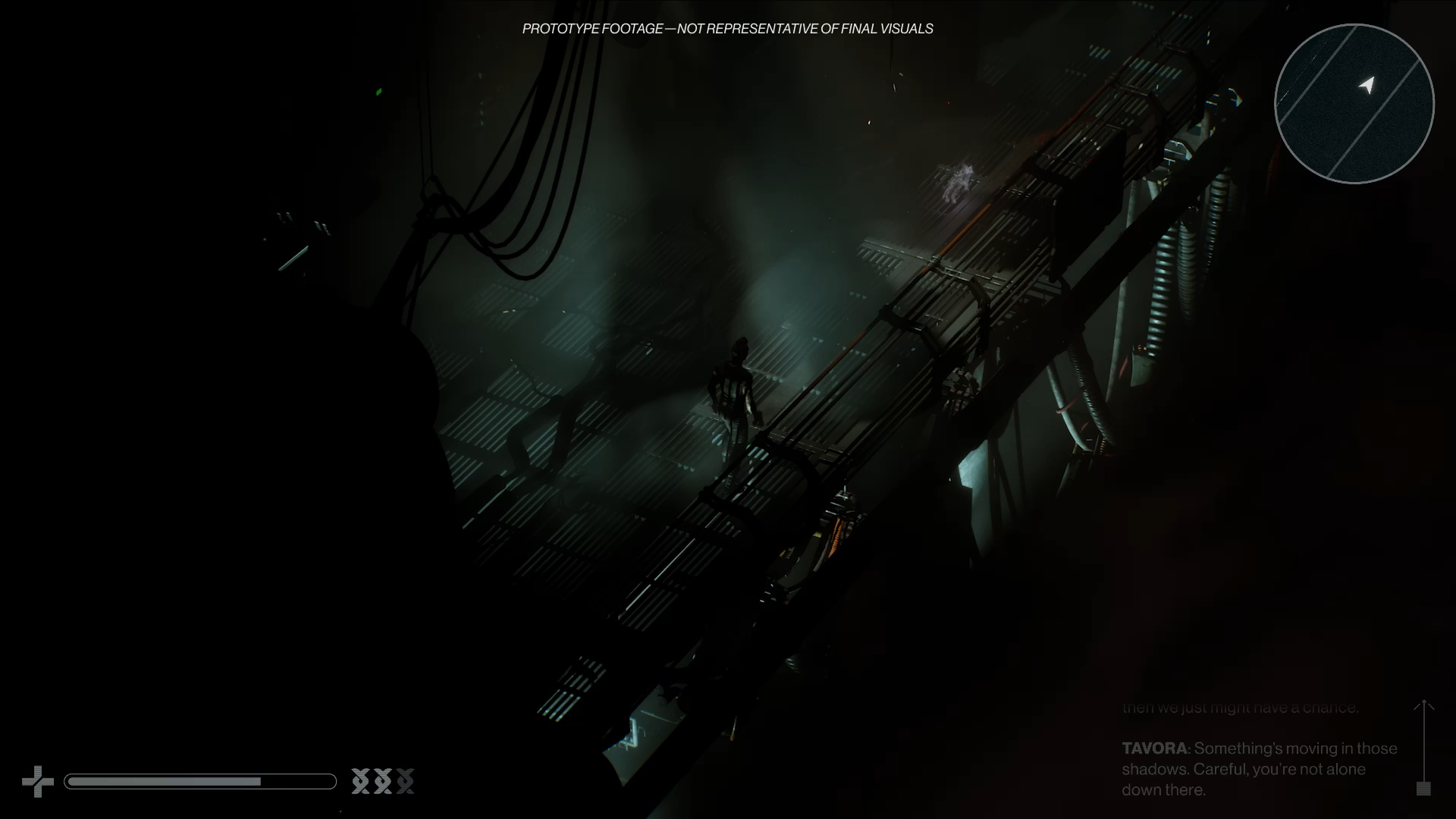The image size is (1456, 819).
Task: Open the circular minimap
Action: [1354, 104]
